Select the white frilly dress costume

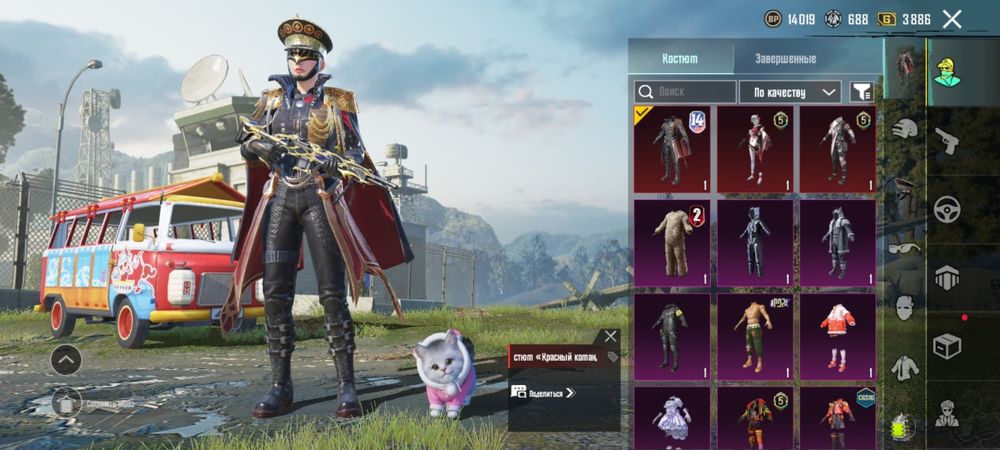pyautogui.click(x=672, y=417)
